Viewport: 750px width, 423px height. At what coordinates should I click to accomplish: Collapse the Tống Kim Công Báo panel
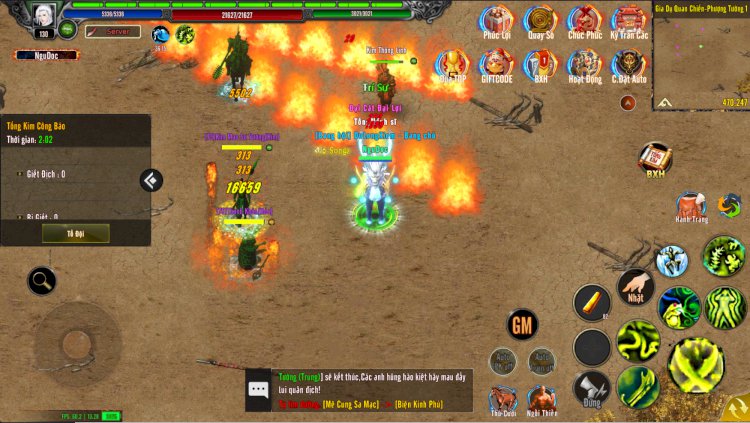pos(151,180)
